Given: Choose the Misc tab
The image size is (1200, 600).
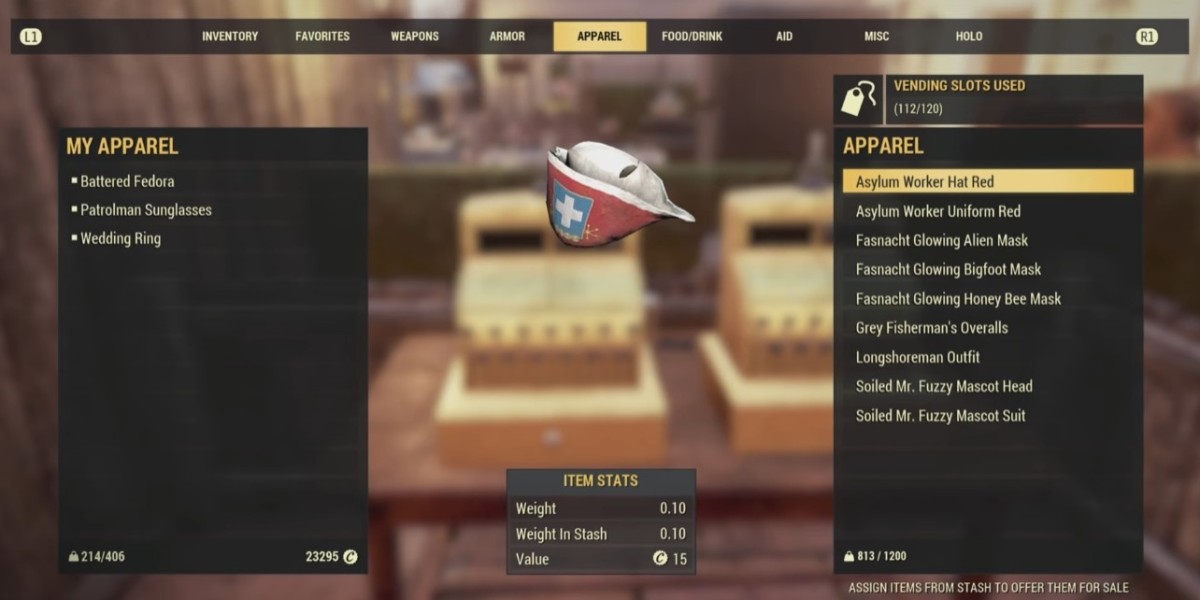Looking at the screenshot, I should (x=876, y=36).
